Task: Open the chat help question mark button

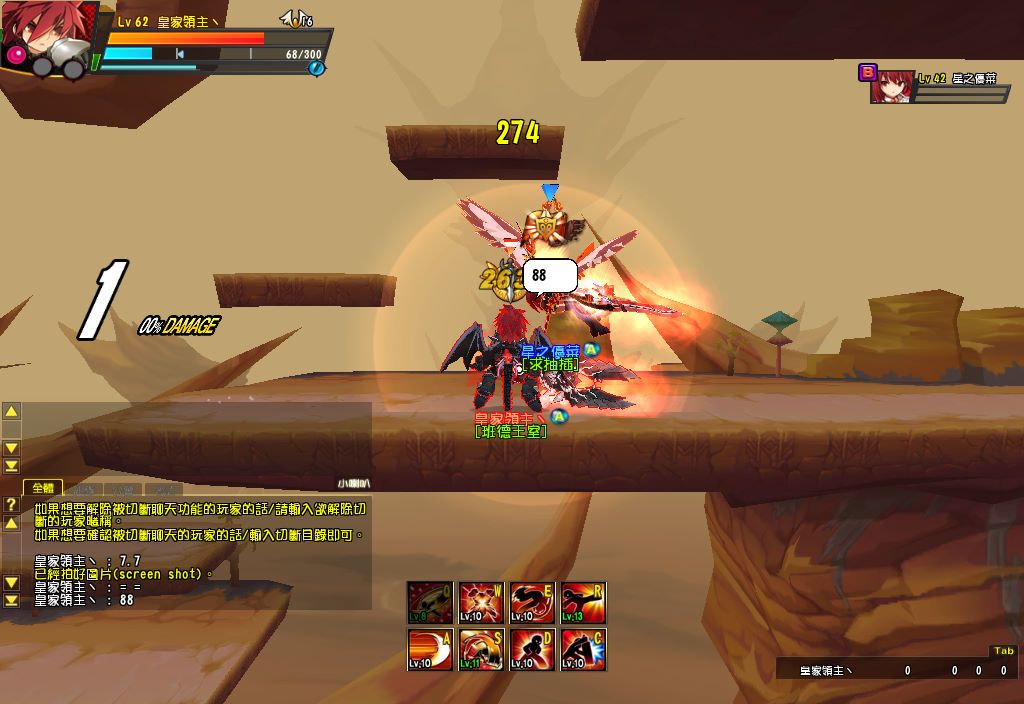Action: tap(11, 505)
